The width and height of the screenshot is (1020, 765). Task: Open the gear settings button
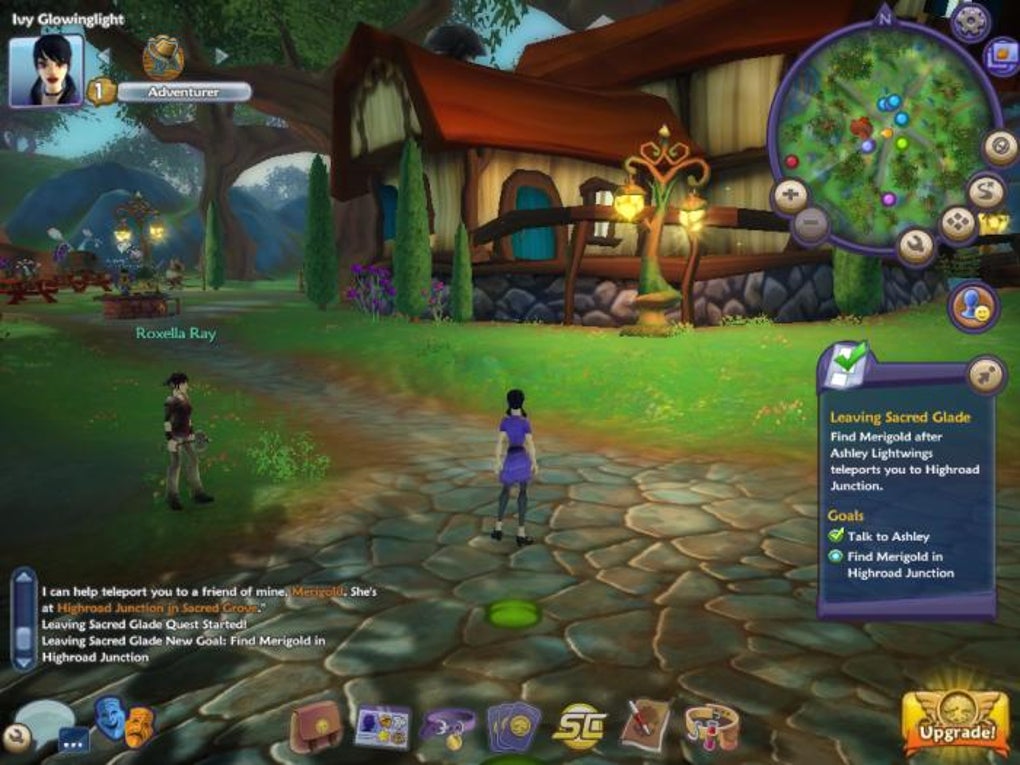pos(970,22)
